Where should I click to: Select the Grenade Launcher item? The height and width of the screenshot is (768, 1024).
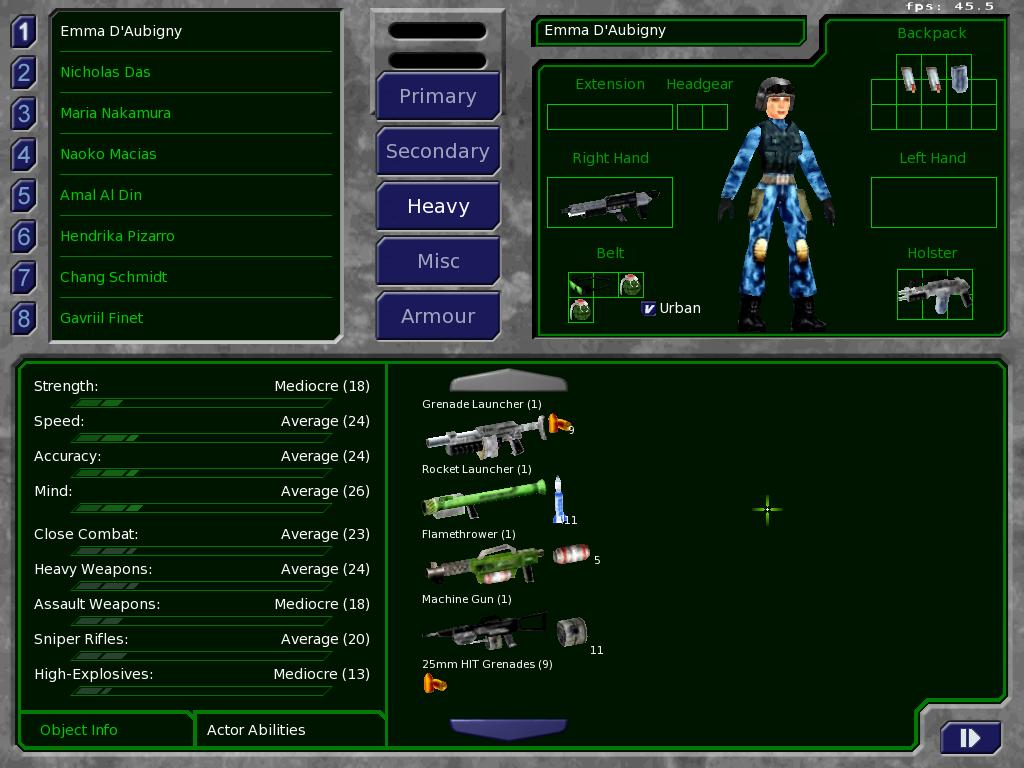485,436
